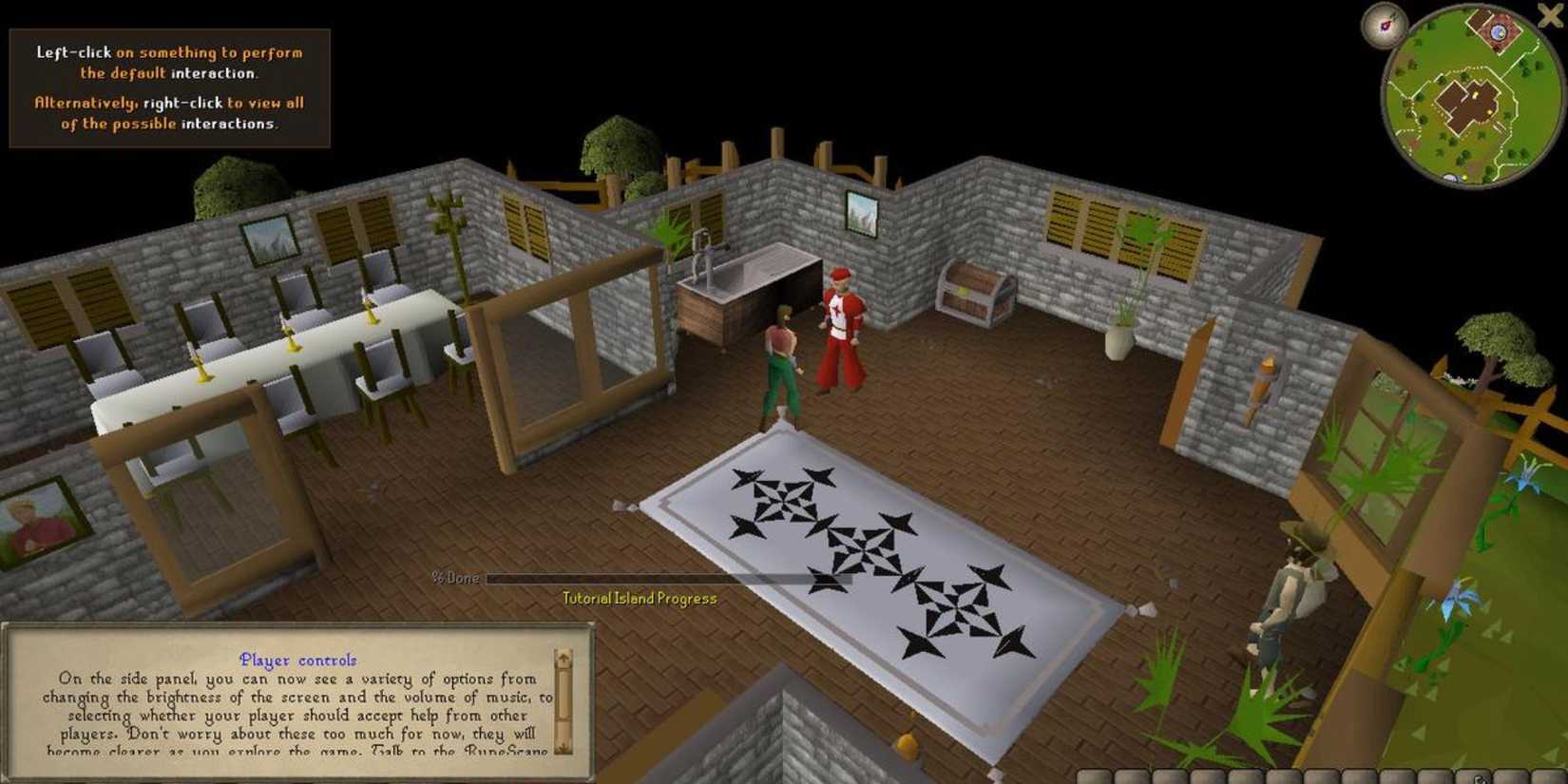Click the white boat marker at the minimap bottom
Screen dimensions: 1568x784
pos(1450,178)
